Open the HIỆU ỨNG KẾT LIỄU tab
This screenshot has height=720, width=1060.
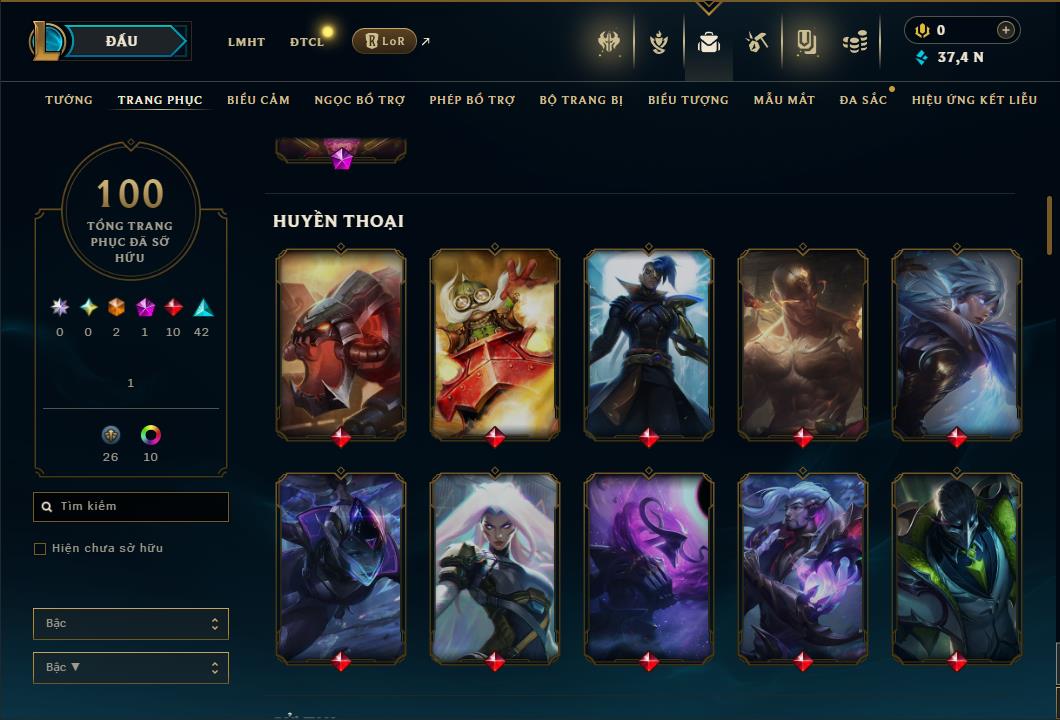pos(974,100)
